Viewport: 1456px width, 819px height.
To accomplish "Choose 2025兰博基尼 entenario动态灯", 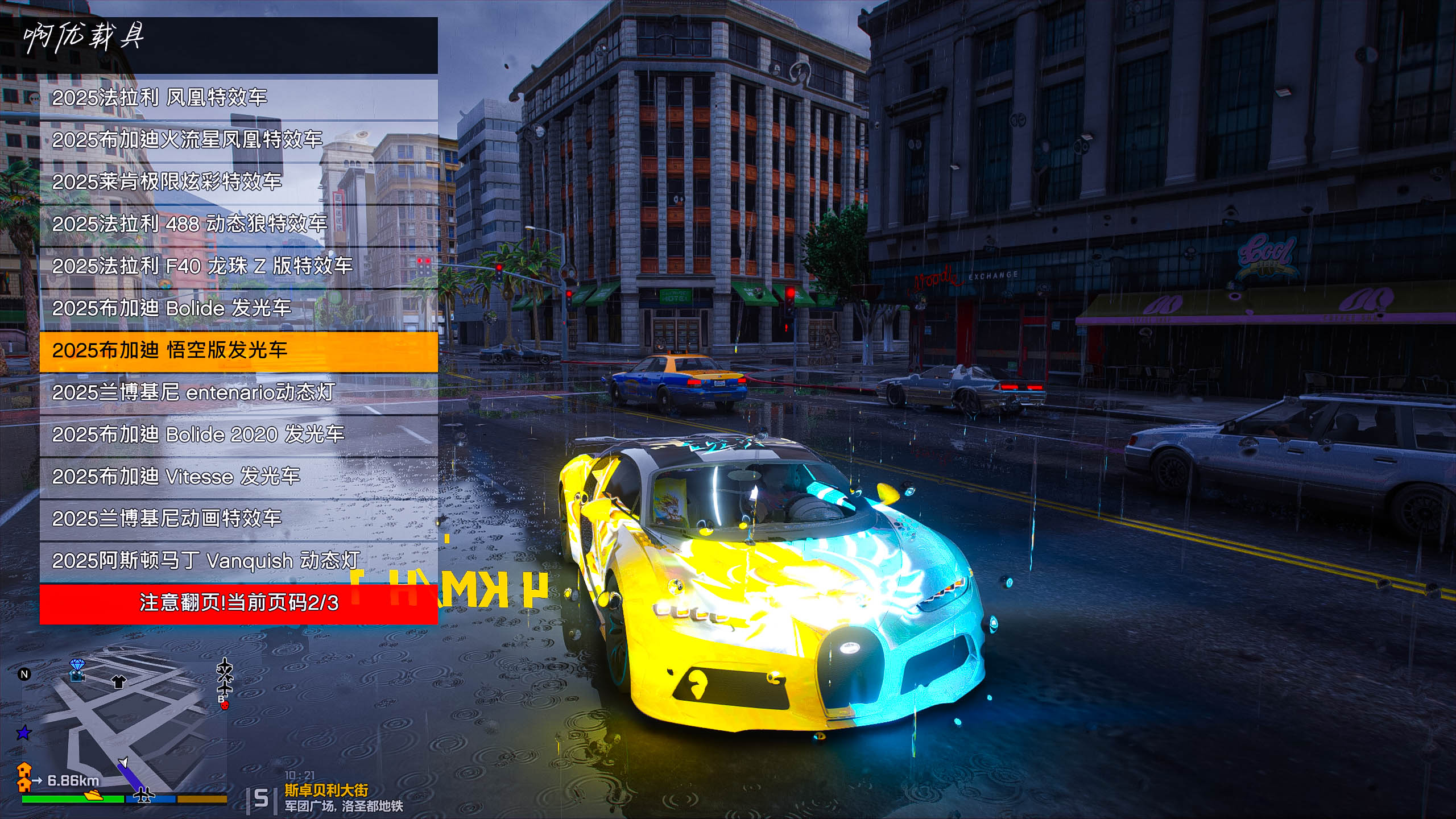I will click(x=238, y=392).
